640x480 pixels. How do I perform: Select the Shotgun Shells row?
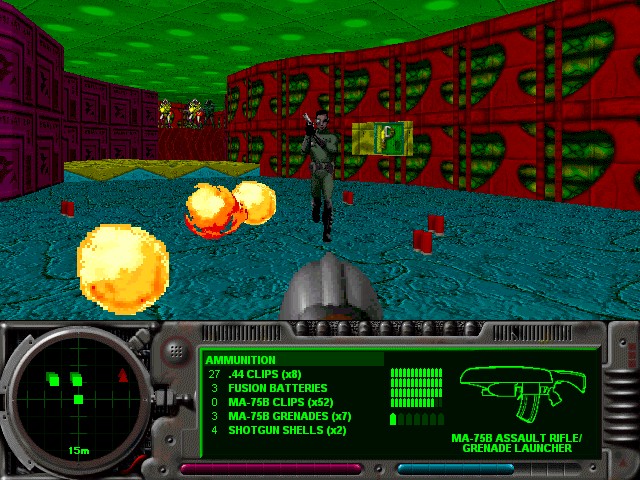tap(286, 430)
